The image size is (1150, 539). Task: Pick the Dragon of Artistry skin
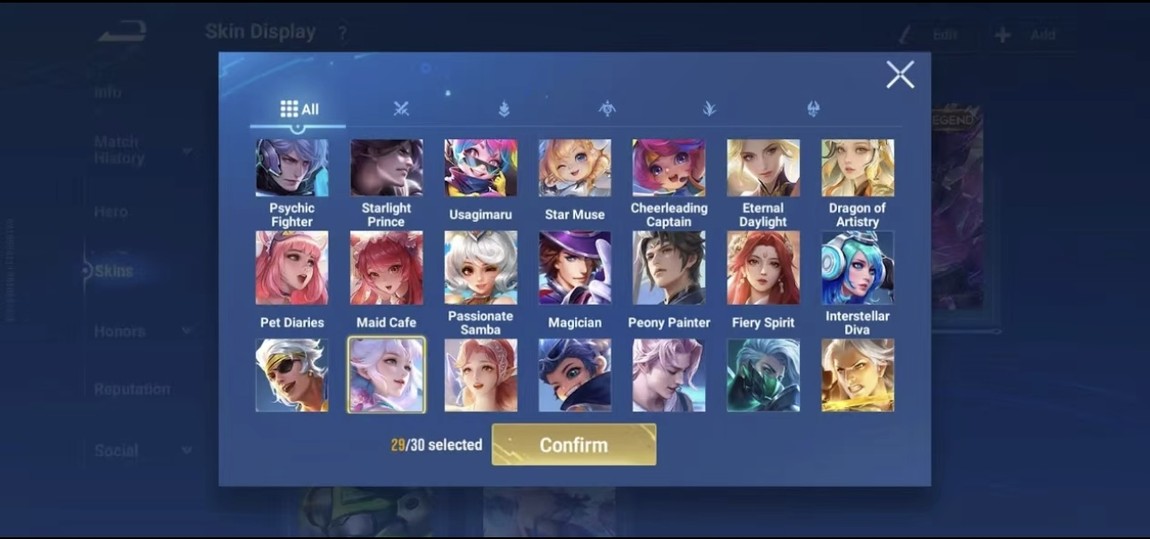click(x=857, y=168)
